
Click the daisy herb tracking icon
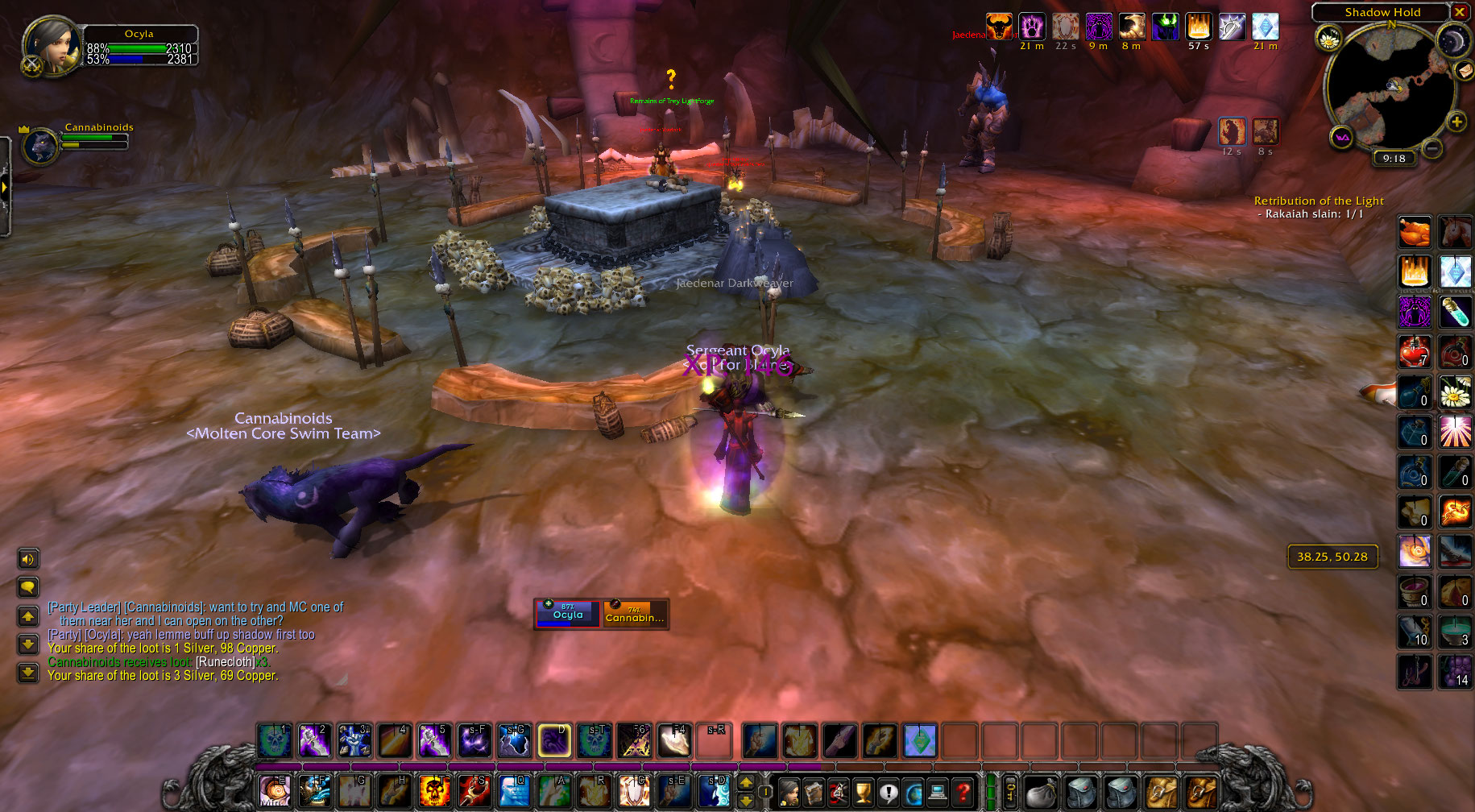tap(1328, 37)
